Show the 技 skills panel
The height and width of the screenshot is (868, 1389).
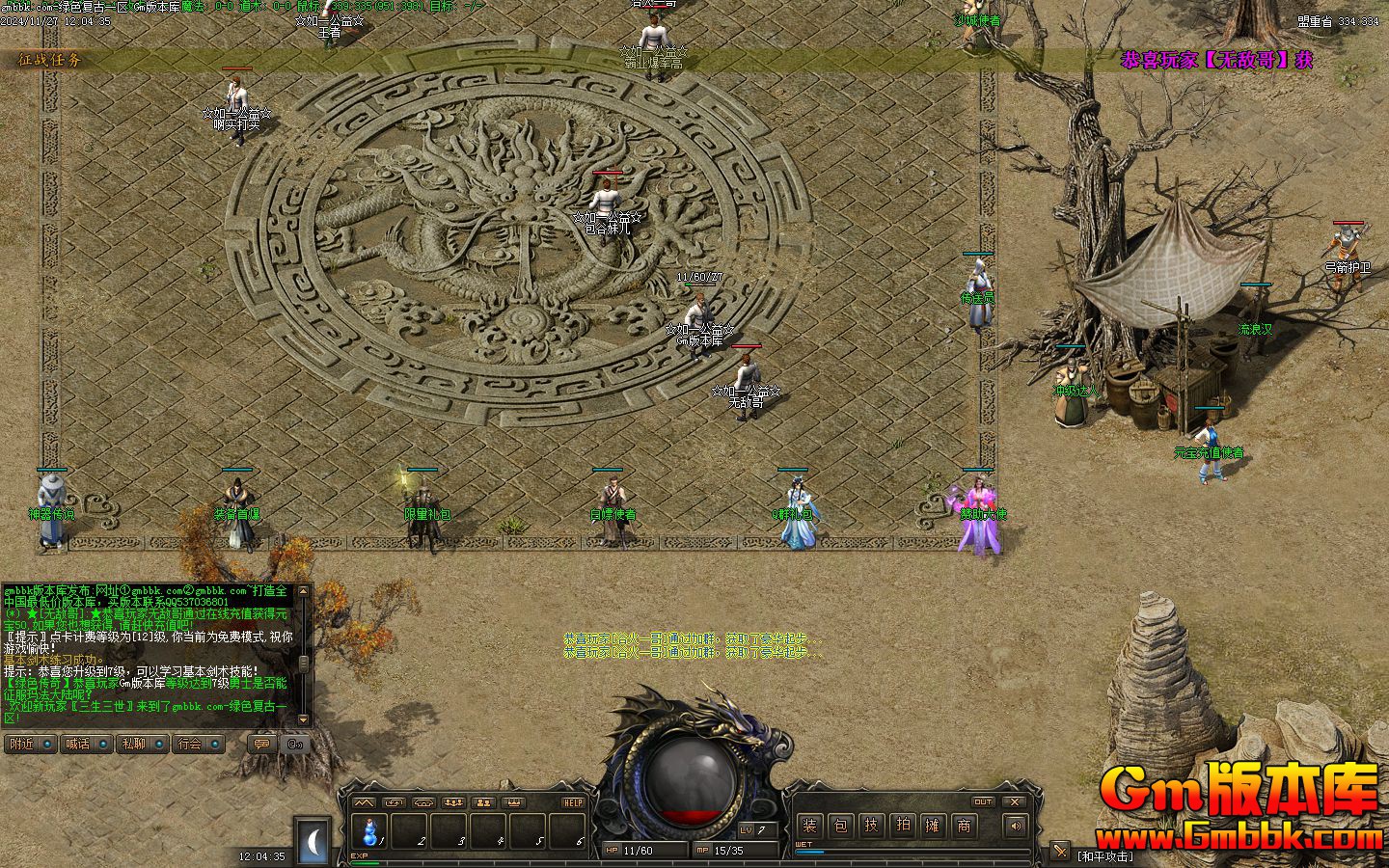871,826
